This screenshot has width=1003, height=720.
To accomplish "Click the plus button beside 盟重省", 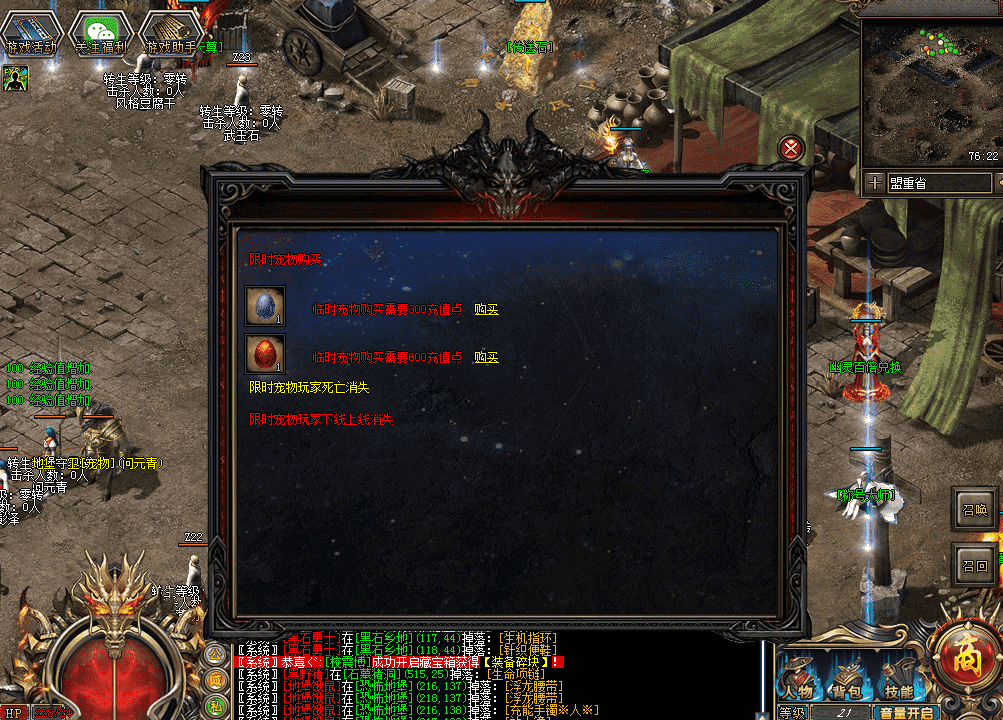I will 875,183.
